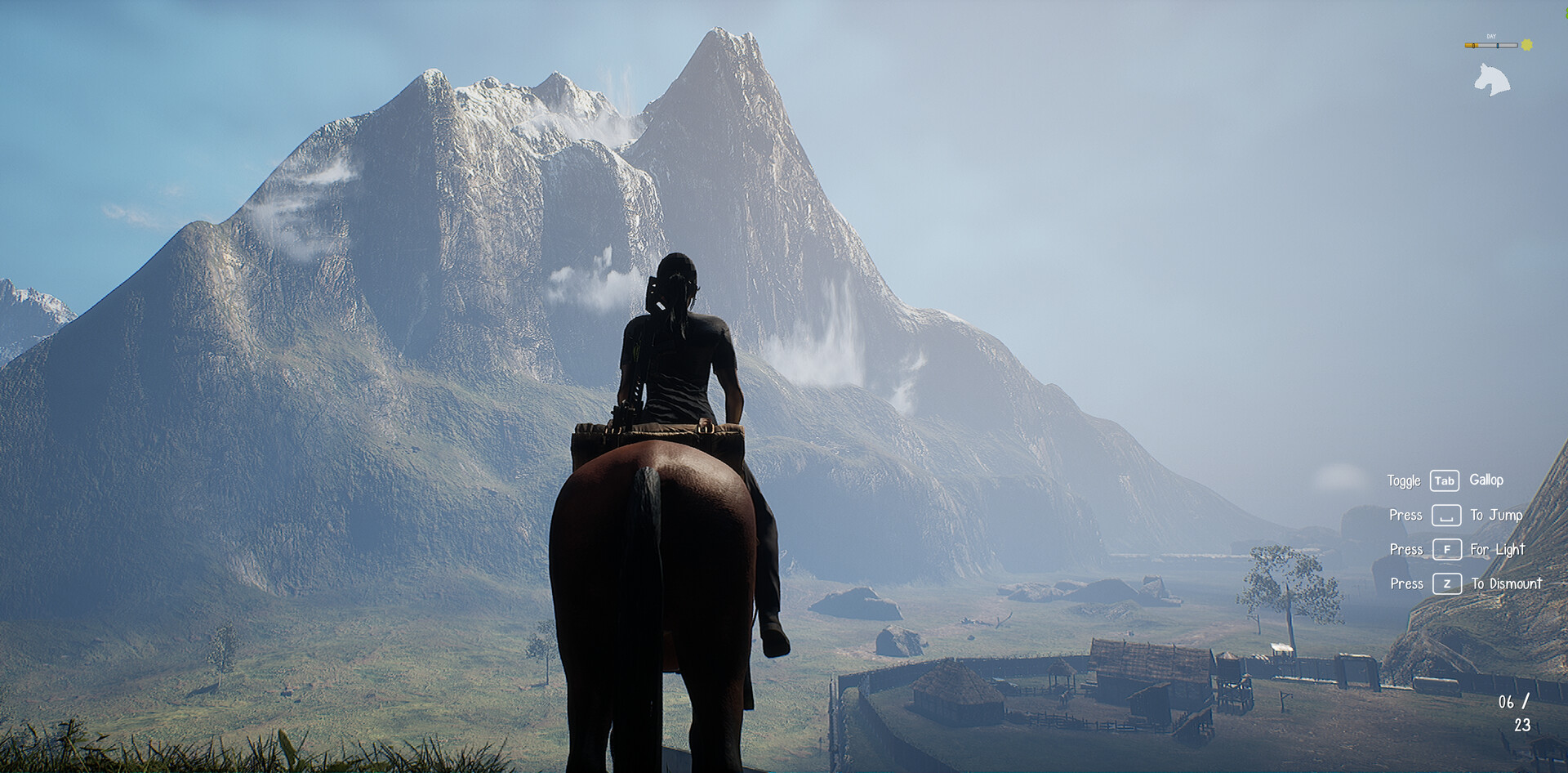
Task: Click the blue marker on the DAY bar
Action: (1498, 45)
